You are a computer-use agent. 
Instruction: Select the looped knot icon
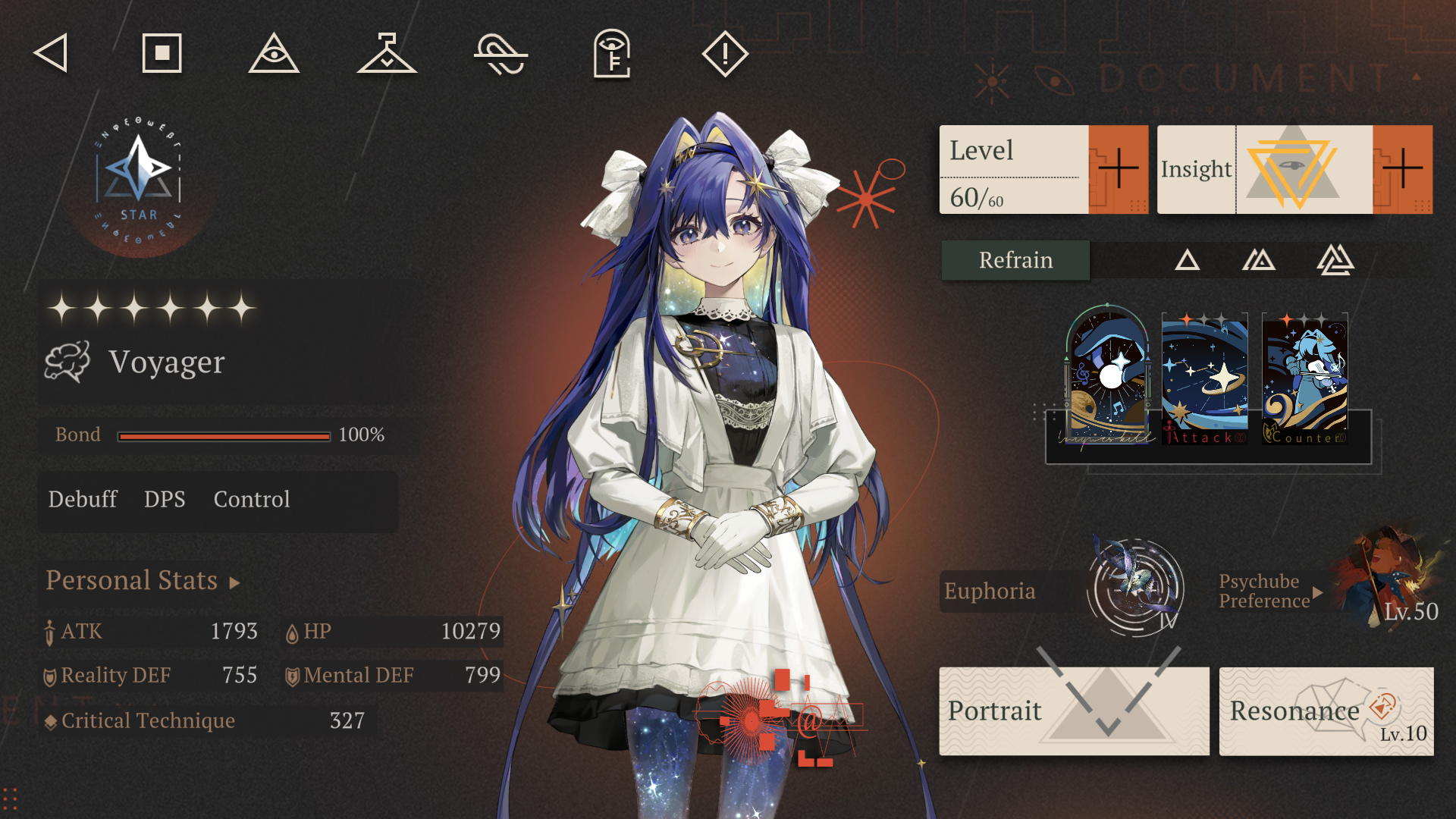point(500,55)
